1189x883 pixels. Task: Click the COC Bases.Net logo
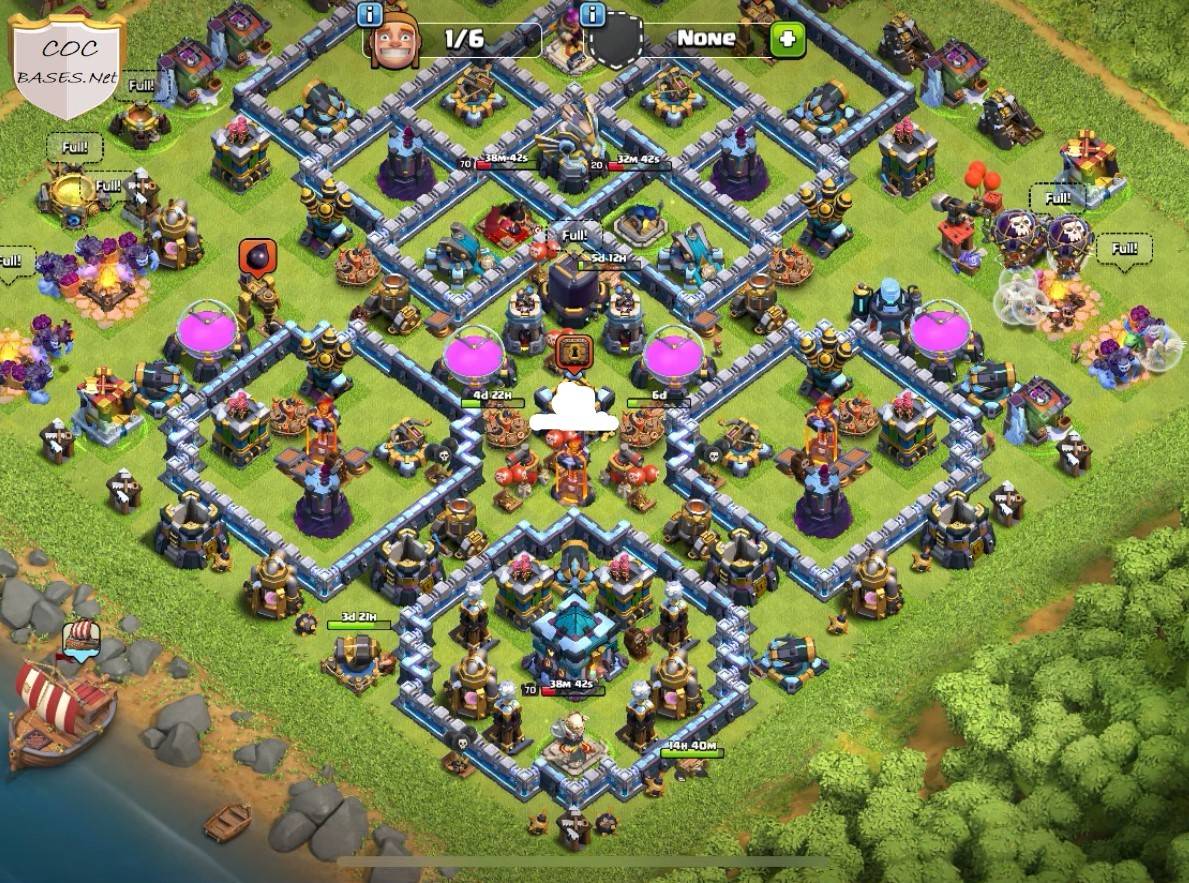pos(69,64)
